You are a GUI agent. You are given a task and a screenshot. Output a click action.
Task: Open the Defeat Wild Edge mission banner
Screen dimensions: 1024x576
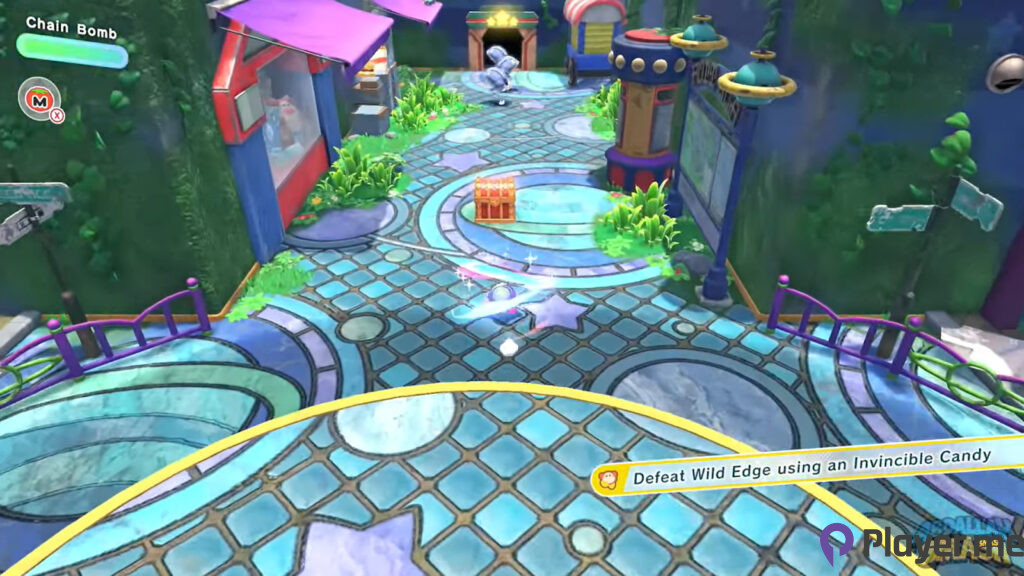[800, 468]
